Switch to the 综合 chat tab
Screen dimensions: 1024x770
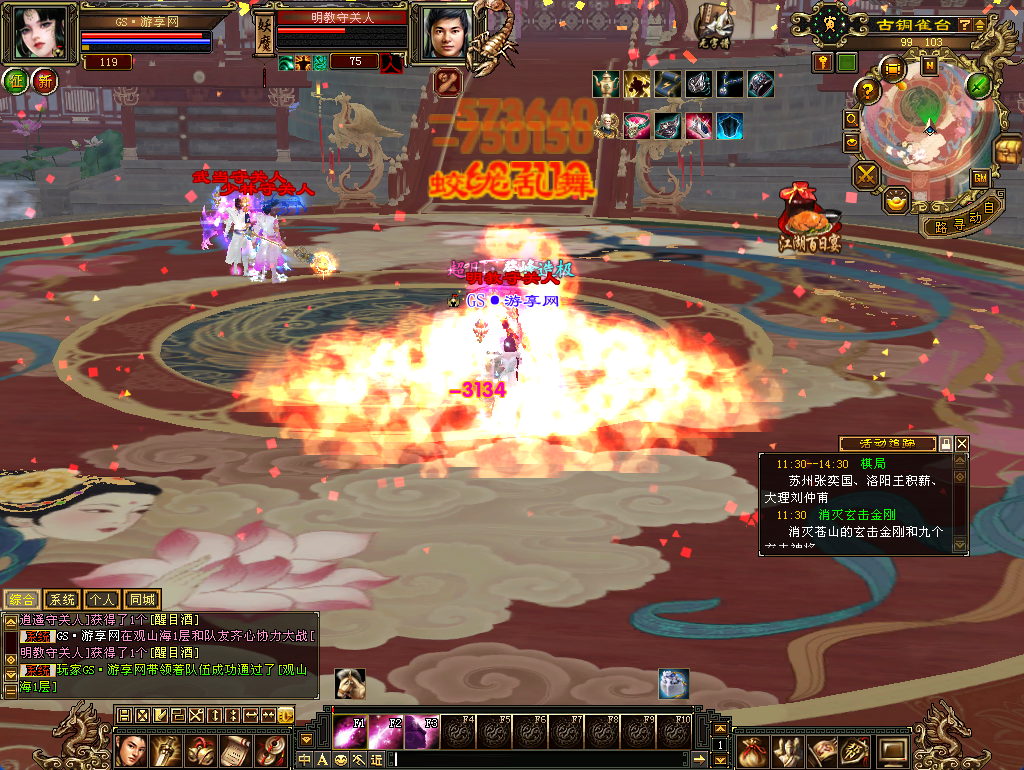pyautogui.click(x=22, y=600)
